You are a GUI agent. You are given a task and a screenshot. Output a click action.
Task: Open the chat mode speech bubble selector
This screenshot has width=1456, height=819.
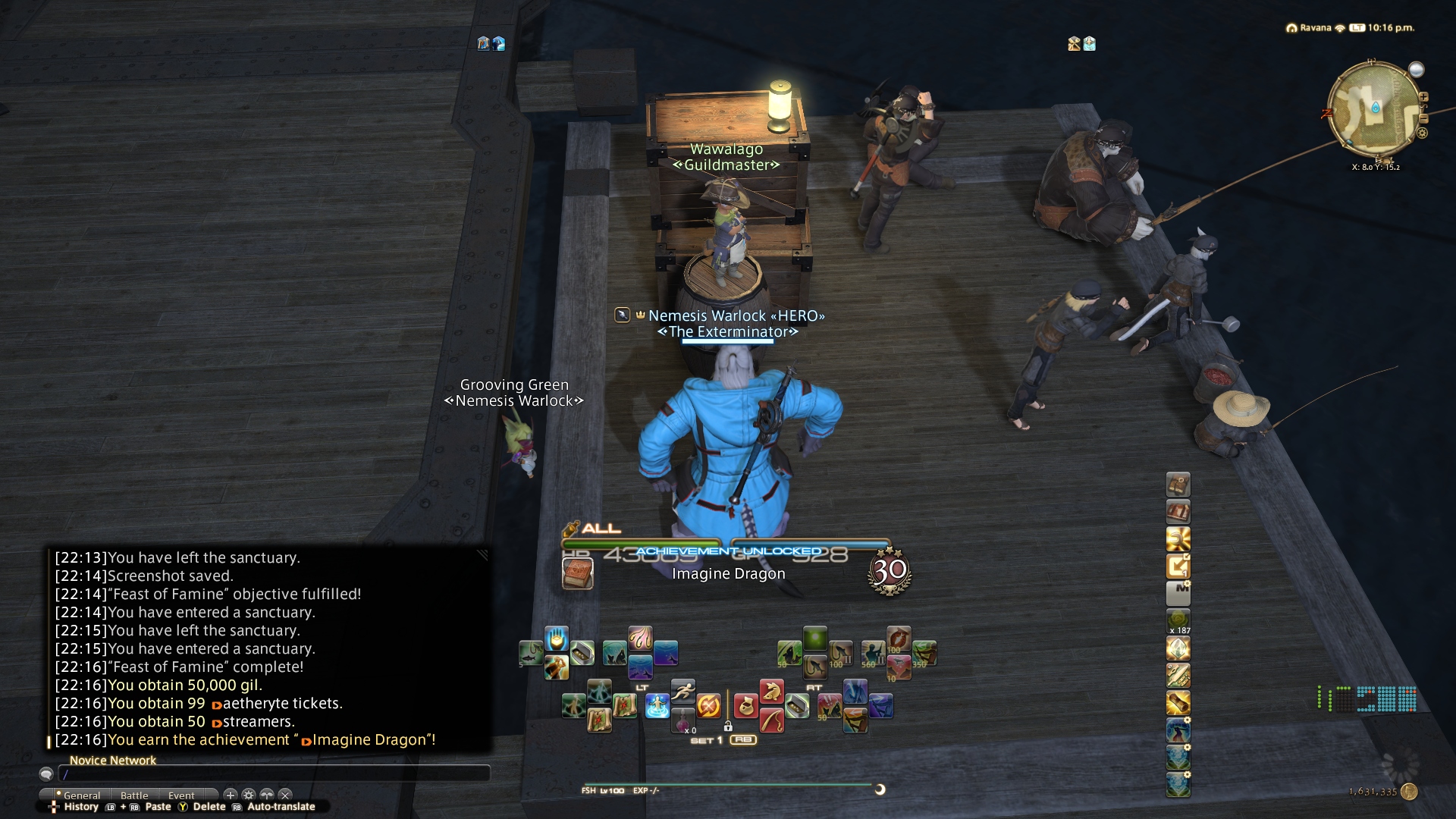coord(46,774)
